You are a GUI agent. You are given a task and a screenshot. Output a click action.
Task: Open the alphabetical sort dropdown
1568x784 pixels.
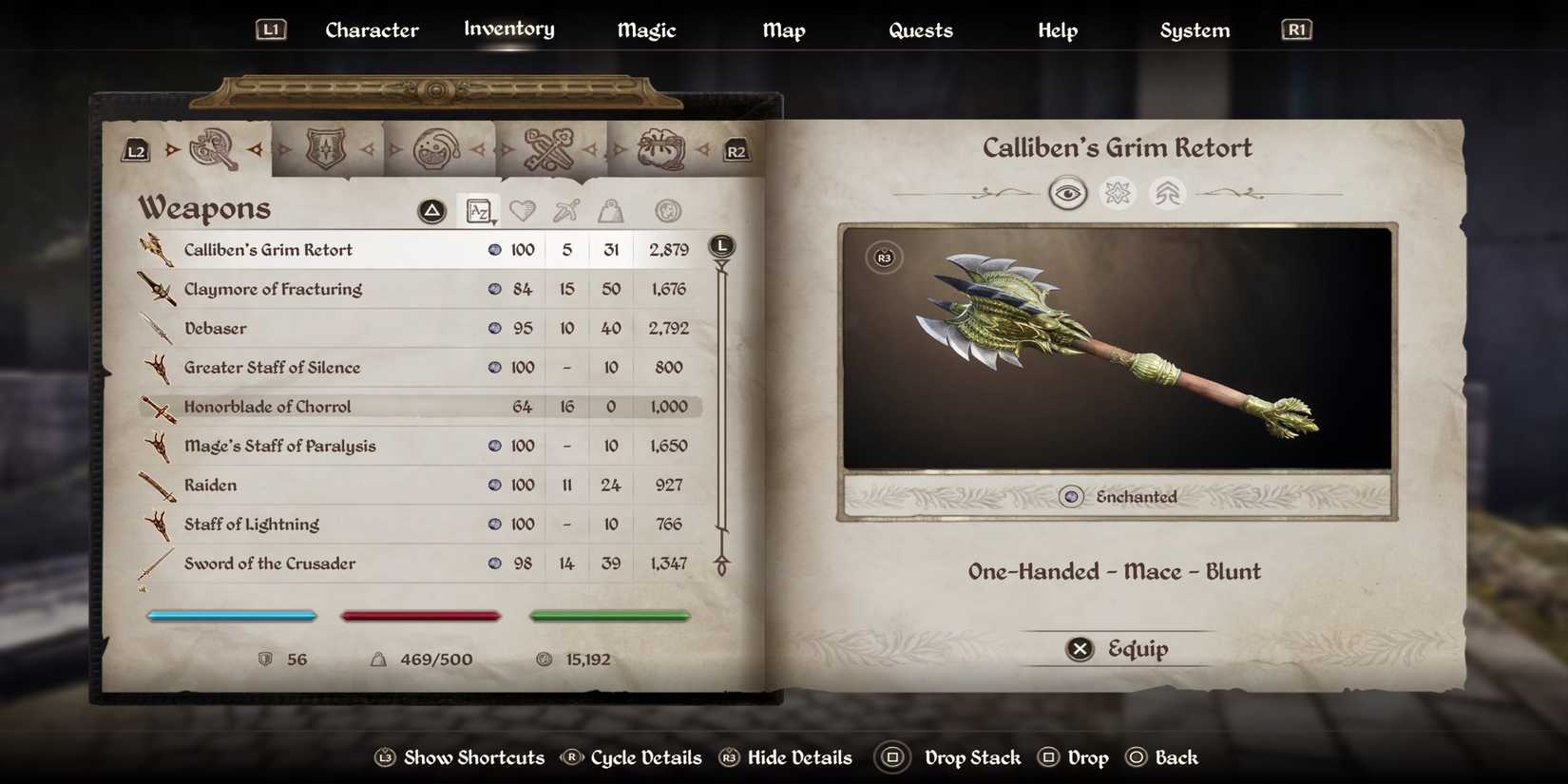(x=479, y=210)
